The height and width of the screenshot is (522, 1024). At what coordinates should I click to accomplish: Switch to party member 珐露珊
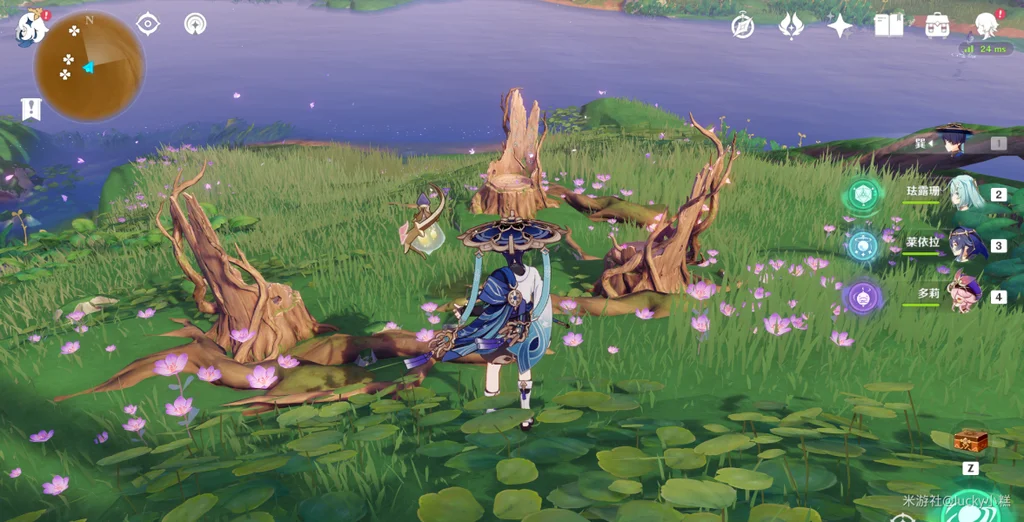coord(966,193)
